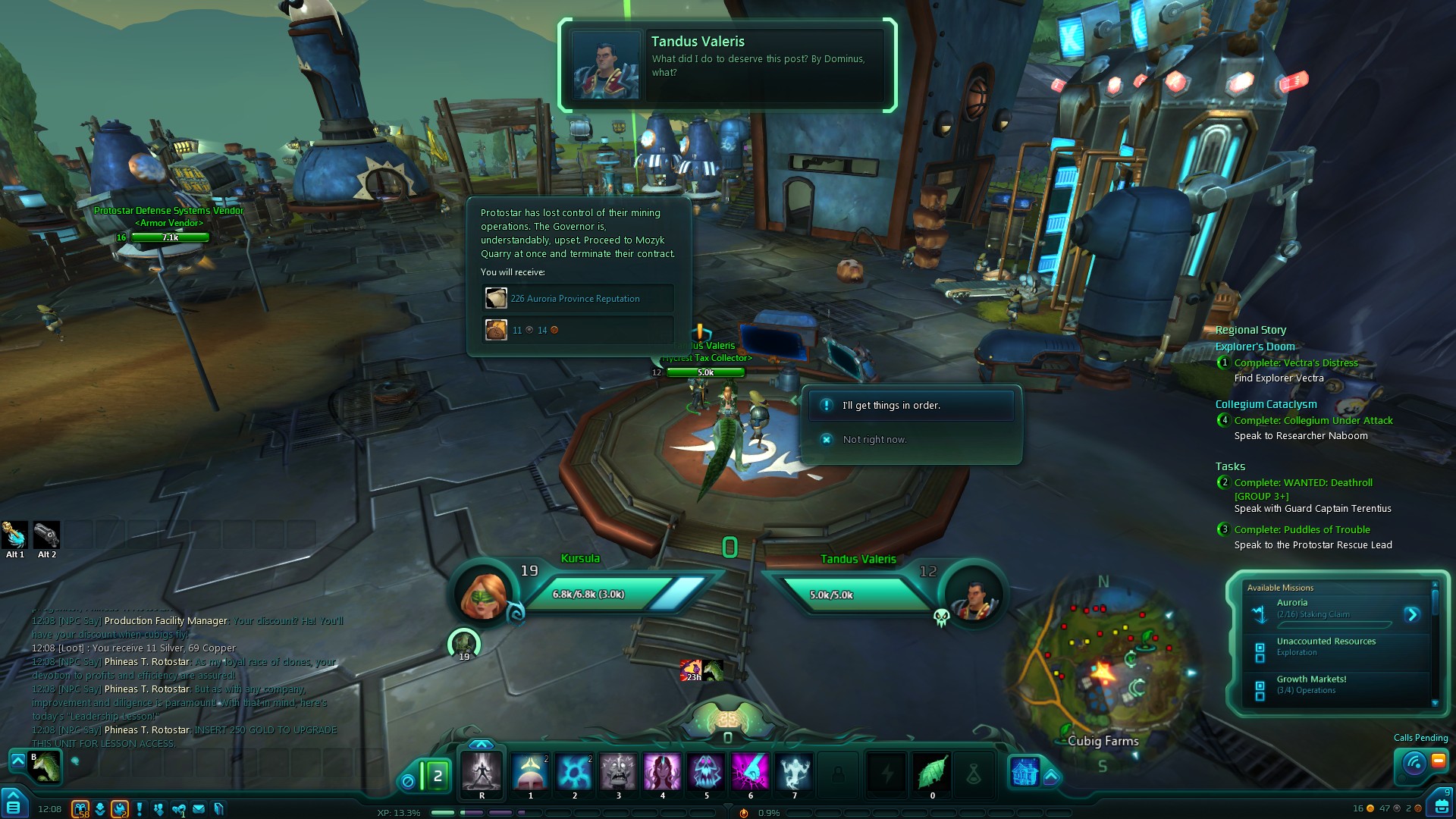Choose "I'll get things in order." reply

pos(910,406)
